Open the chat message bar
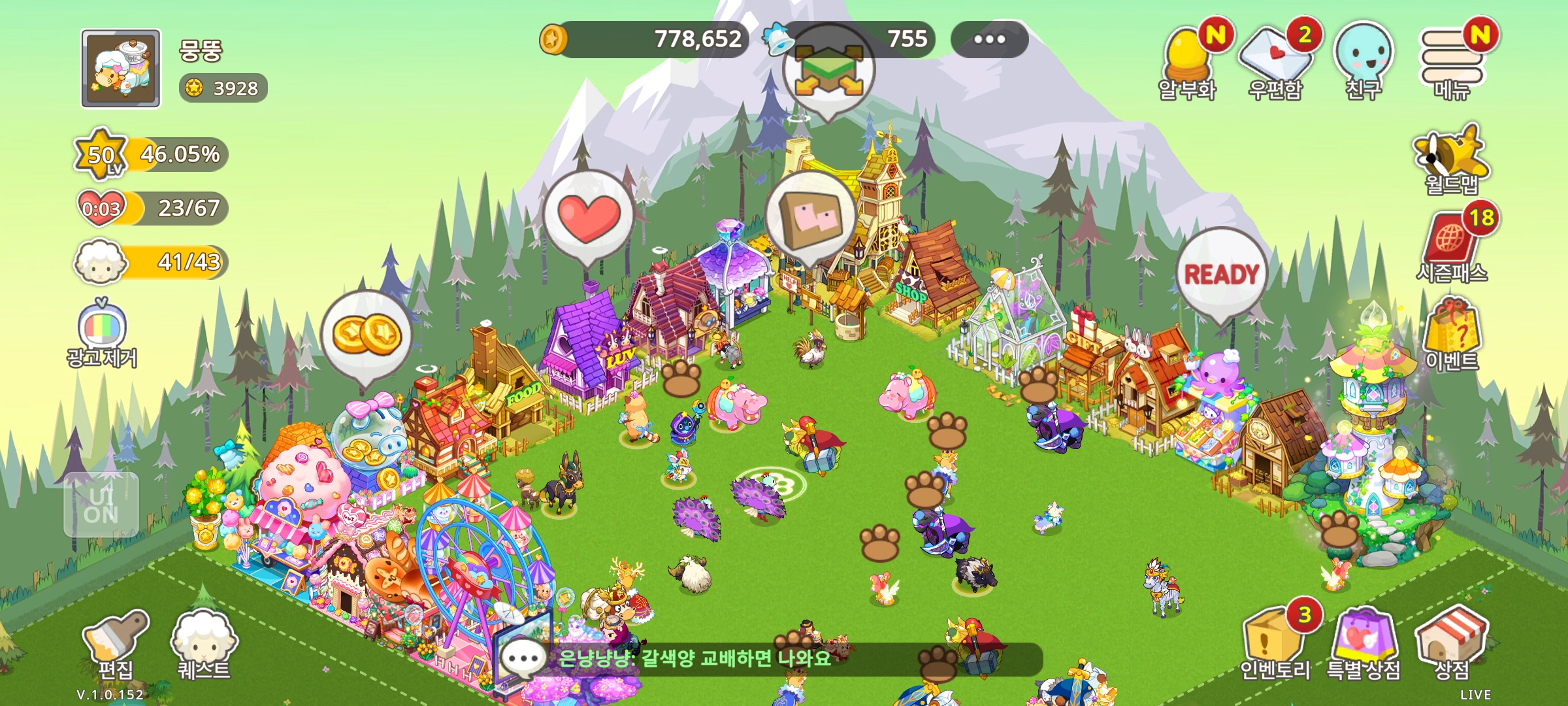Screen dimensions: 1568x706 coord(771,658)
